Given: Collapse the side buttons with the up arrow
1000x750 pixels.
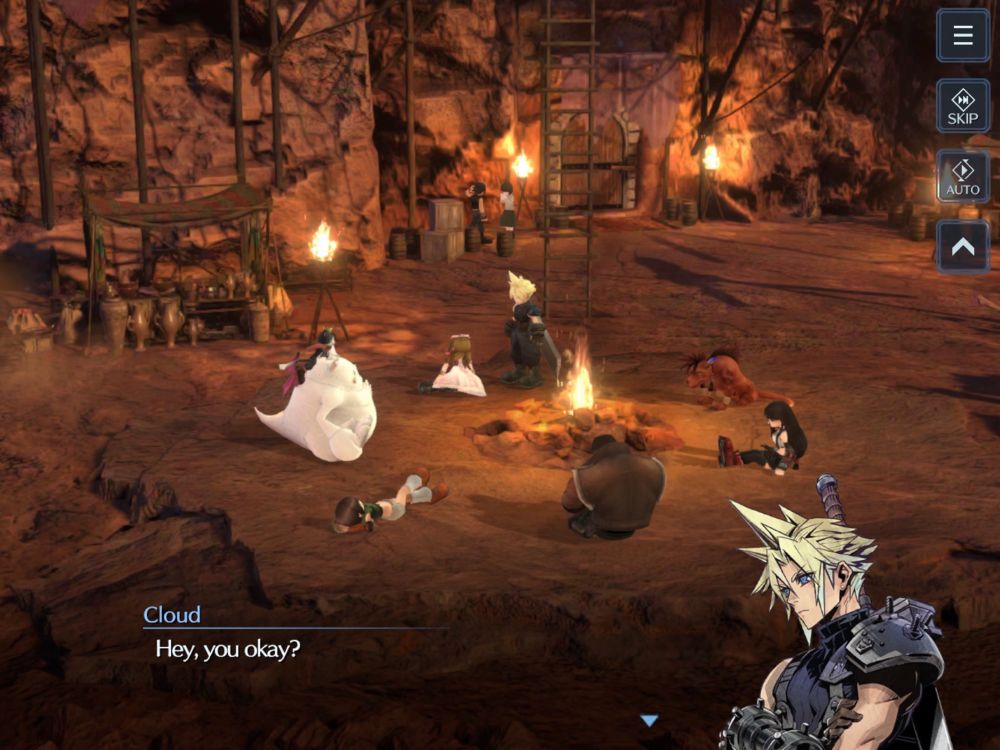Looking at the screenshot, I should pyautogui.click(x=963, y=246).
